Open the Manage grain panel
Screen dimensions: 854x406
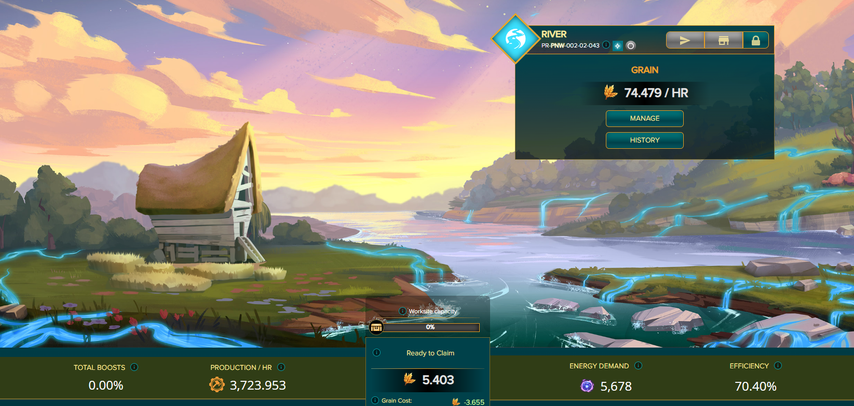644,118
